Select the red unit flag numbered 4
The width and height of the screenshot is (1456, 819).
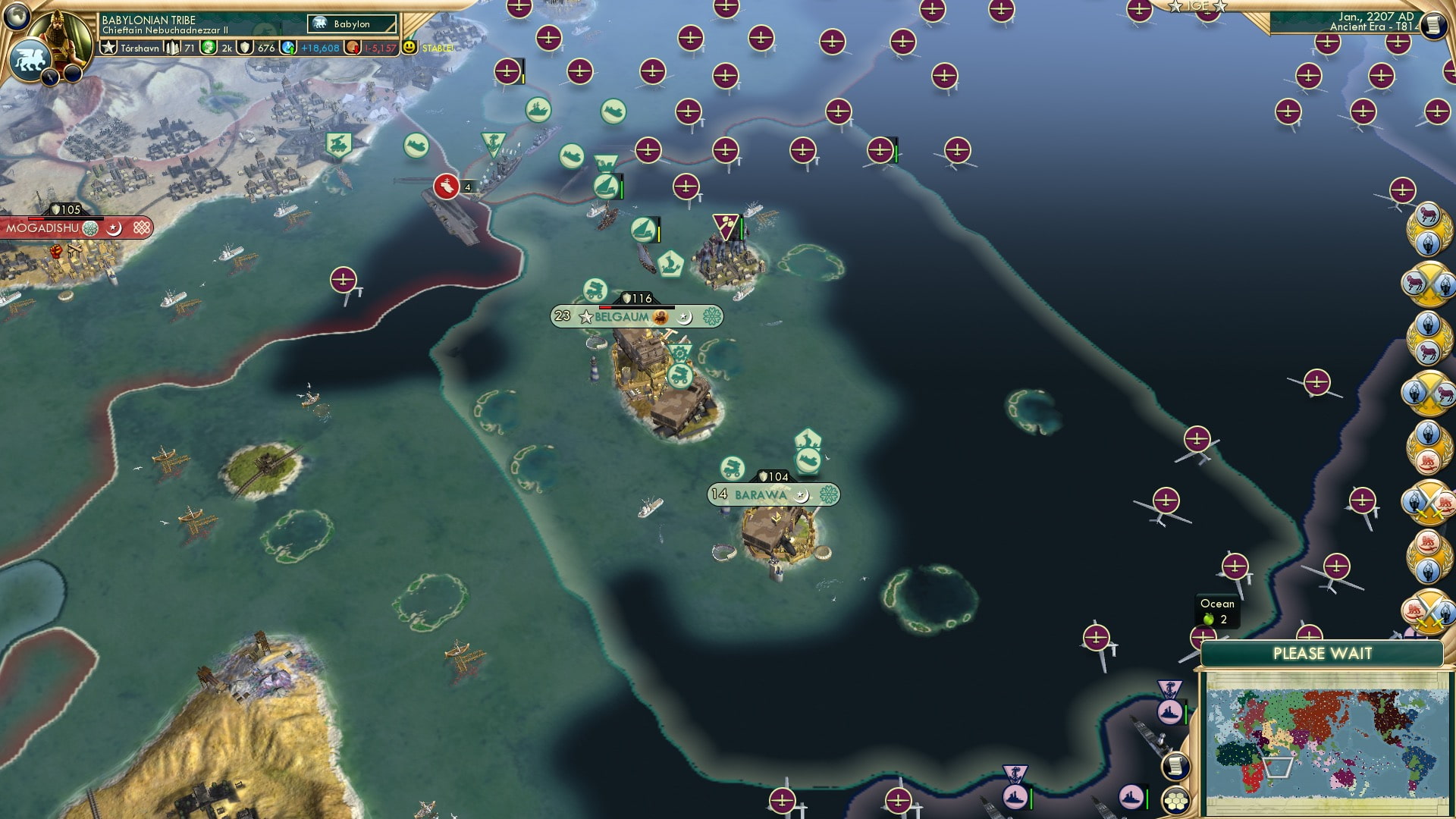pyautogui.click(x=446, y=184)
